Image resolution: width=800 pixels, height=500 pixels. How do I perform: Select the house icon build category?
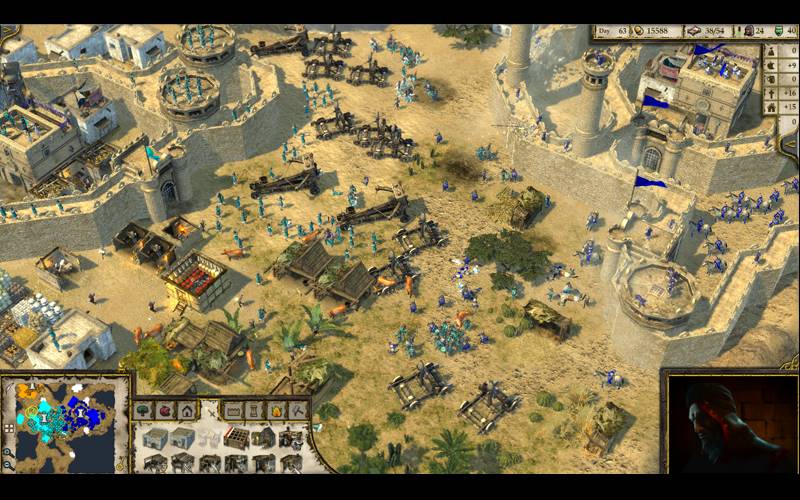187,411
